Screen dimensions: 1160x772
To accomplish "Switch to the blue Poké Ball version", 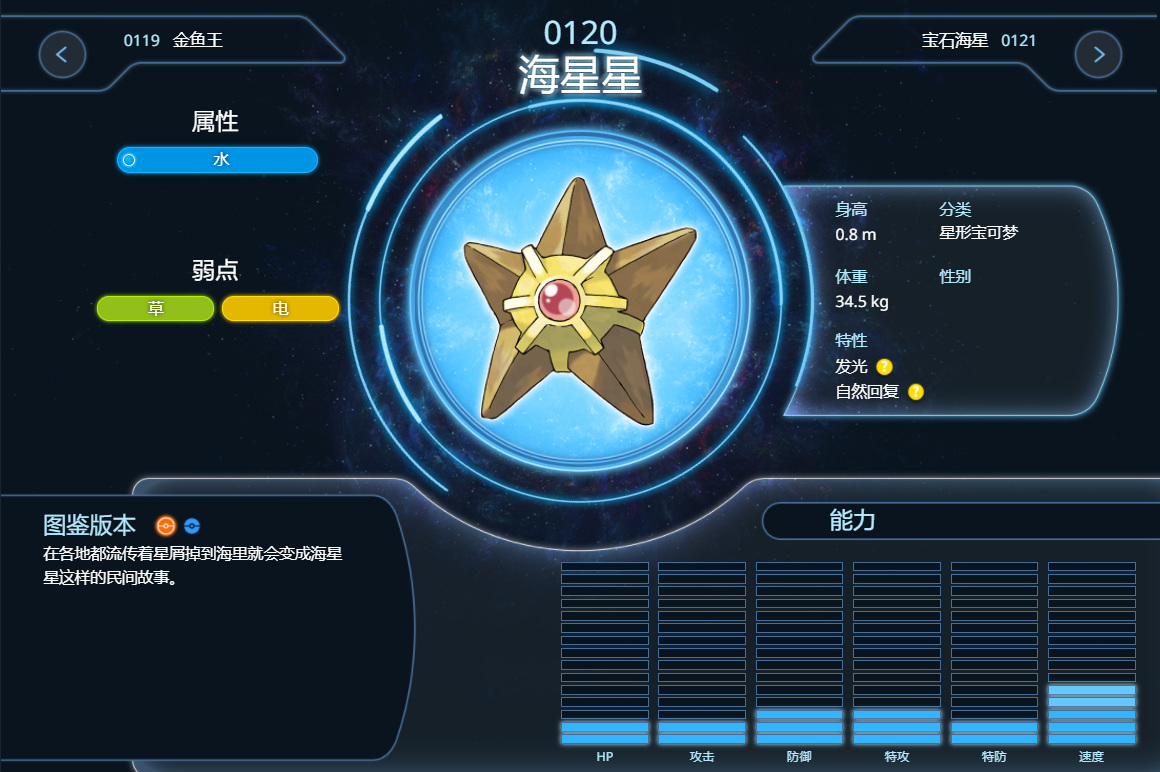I will pyautogui.click(x=192, y=526).
